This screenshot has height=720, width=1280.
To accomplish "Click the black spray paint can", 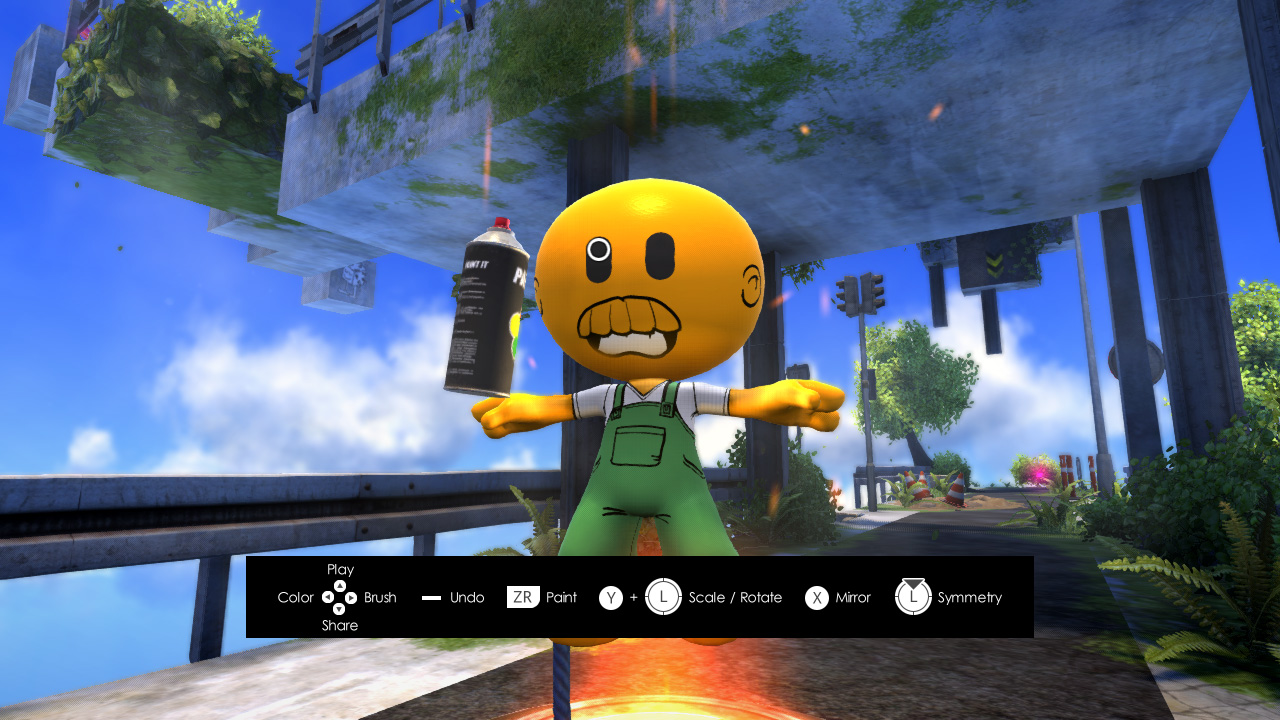I will click(x=487, y=310).
